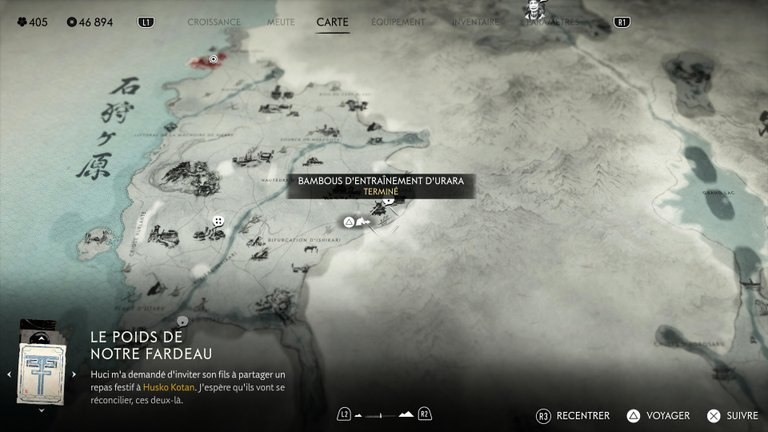
Task: Choose the Voyager fast travel option
Action: pyautogui.click(x=661, y=415)
